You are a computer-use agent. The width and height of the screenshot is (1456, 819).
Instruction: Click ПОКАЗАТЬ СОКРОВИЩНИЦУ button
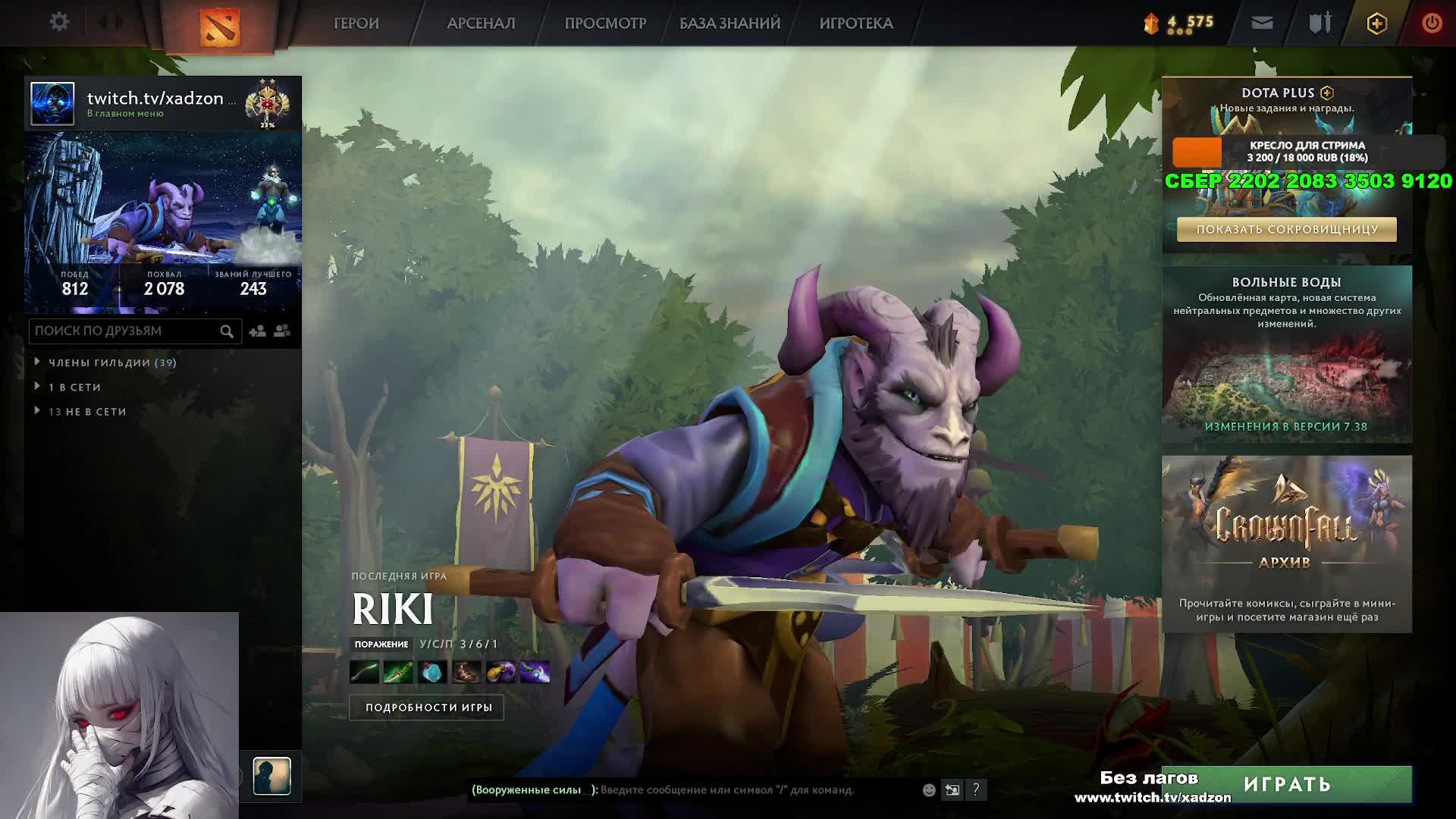click(x=1286, y=229)
